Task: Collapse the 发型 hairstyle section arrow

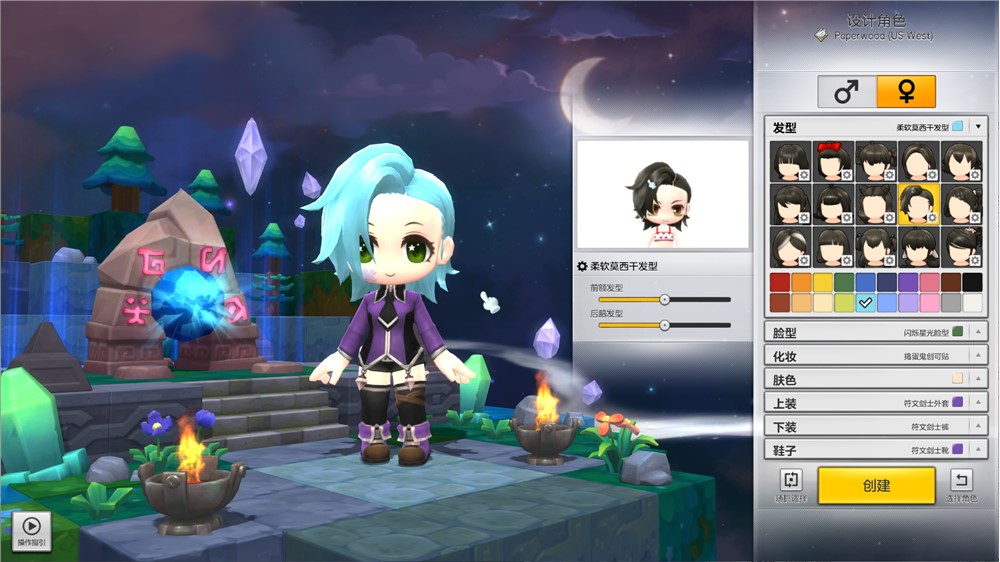Action: point(979,127)
